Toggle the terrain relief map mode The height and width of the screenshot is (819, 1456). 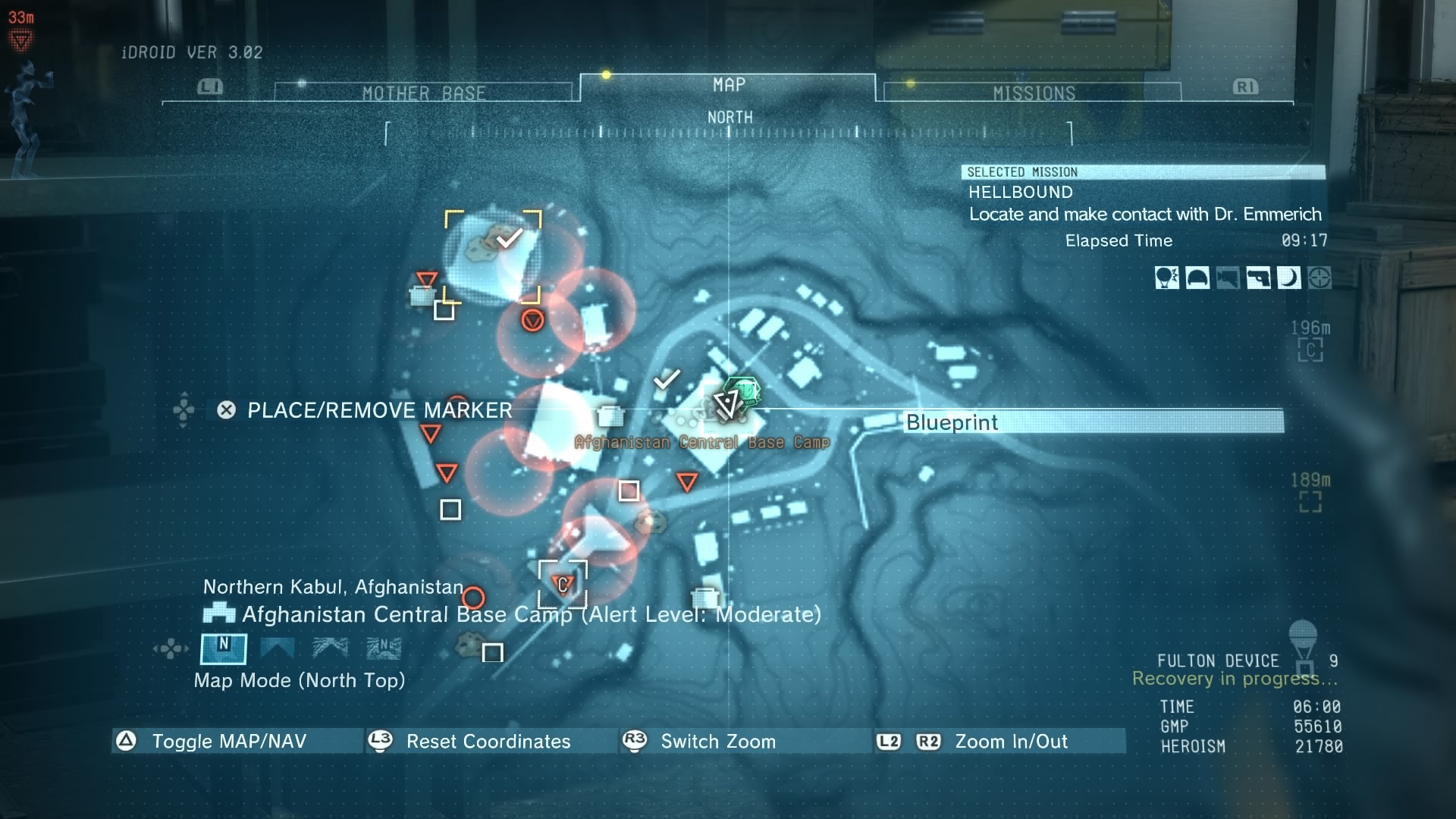(331, 649)
